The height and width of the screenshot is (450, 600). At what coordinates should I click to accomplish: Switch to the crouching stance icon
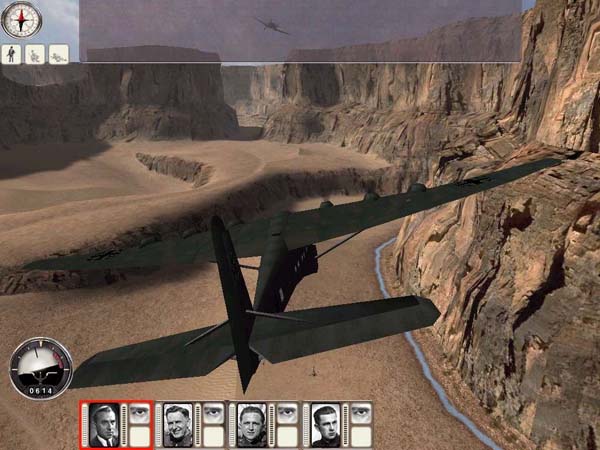(x=36, y=54)
